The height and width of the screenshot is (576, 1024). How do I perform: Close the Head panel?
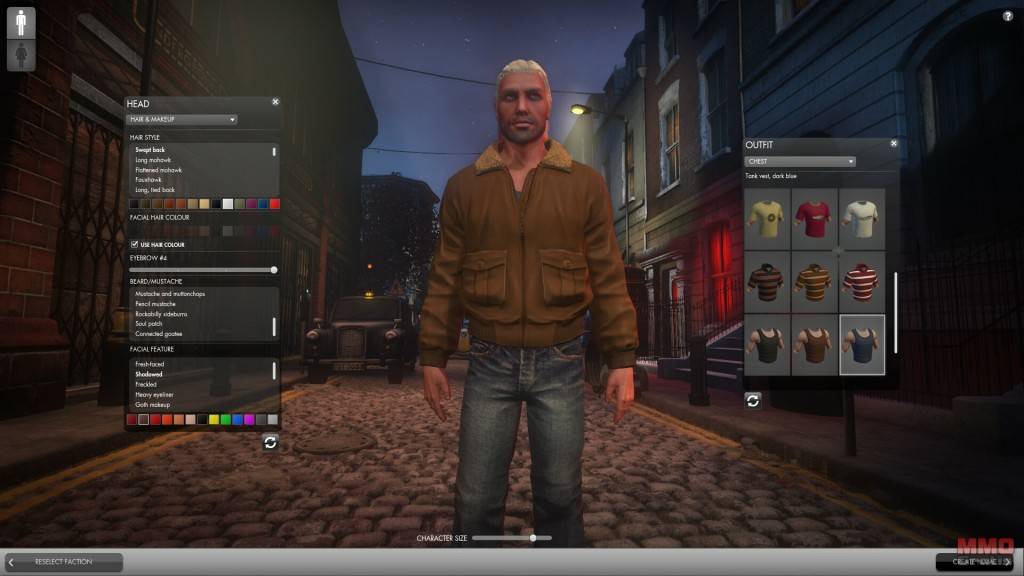(x=276, y=102)
